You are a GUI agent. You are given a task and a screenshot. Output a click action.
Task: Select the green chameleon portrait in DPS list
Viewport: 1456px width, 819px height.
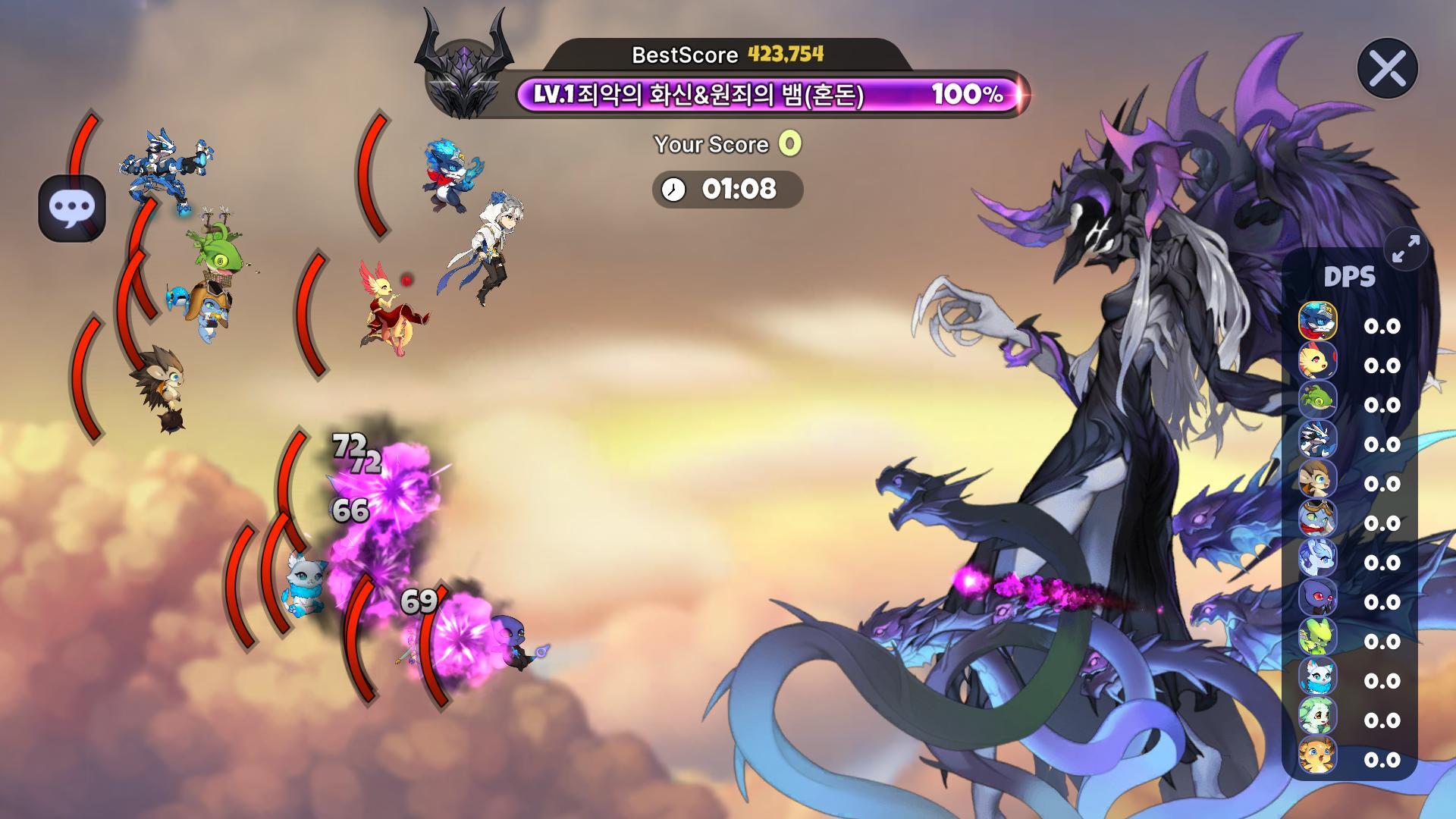pyautogui.click(x=1317, y=399)
